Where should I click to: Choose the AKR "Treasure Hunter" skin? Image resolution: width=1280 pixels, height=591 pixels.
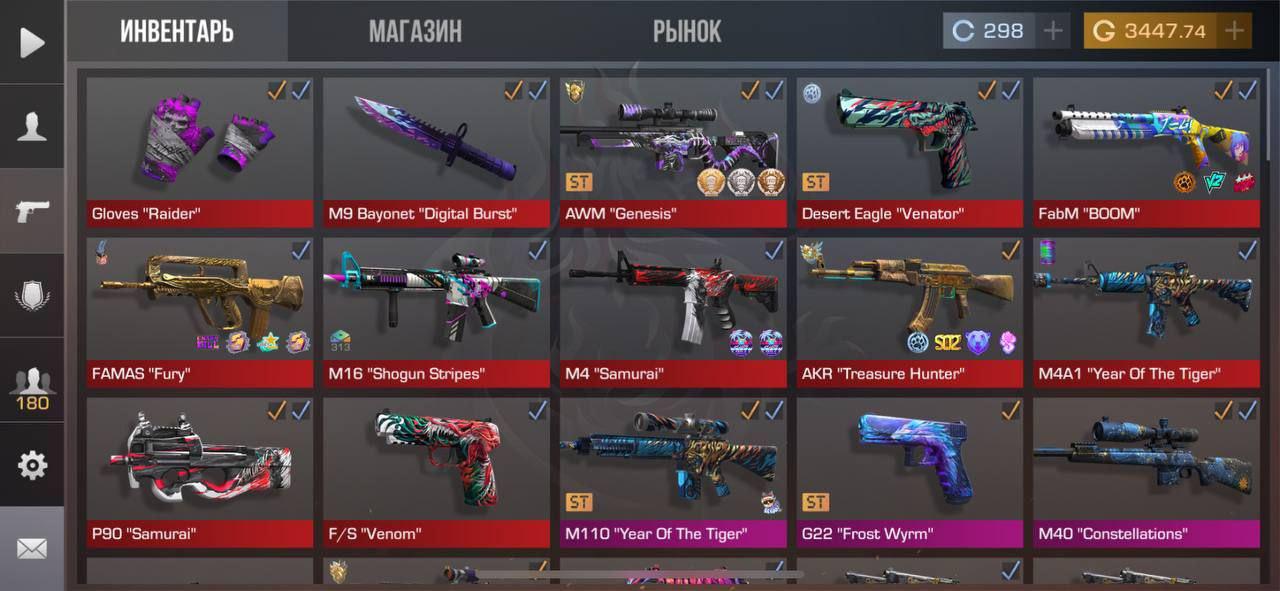[x=910, y=311]
